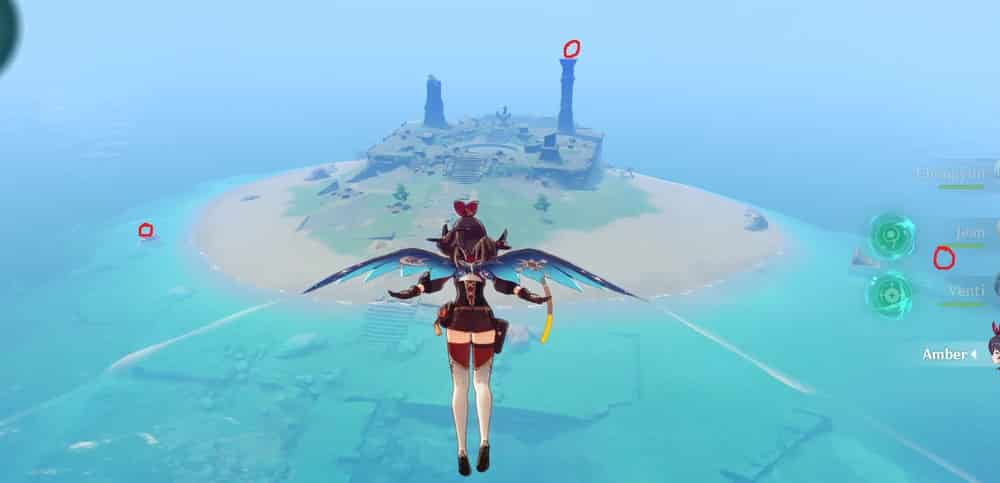Select Venti from the party list
The image size is (1000, 483).
966,291
